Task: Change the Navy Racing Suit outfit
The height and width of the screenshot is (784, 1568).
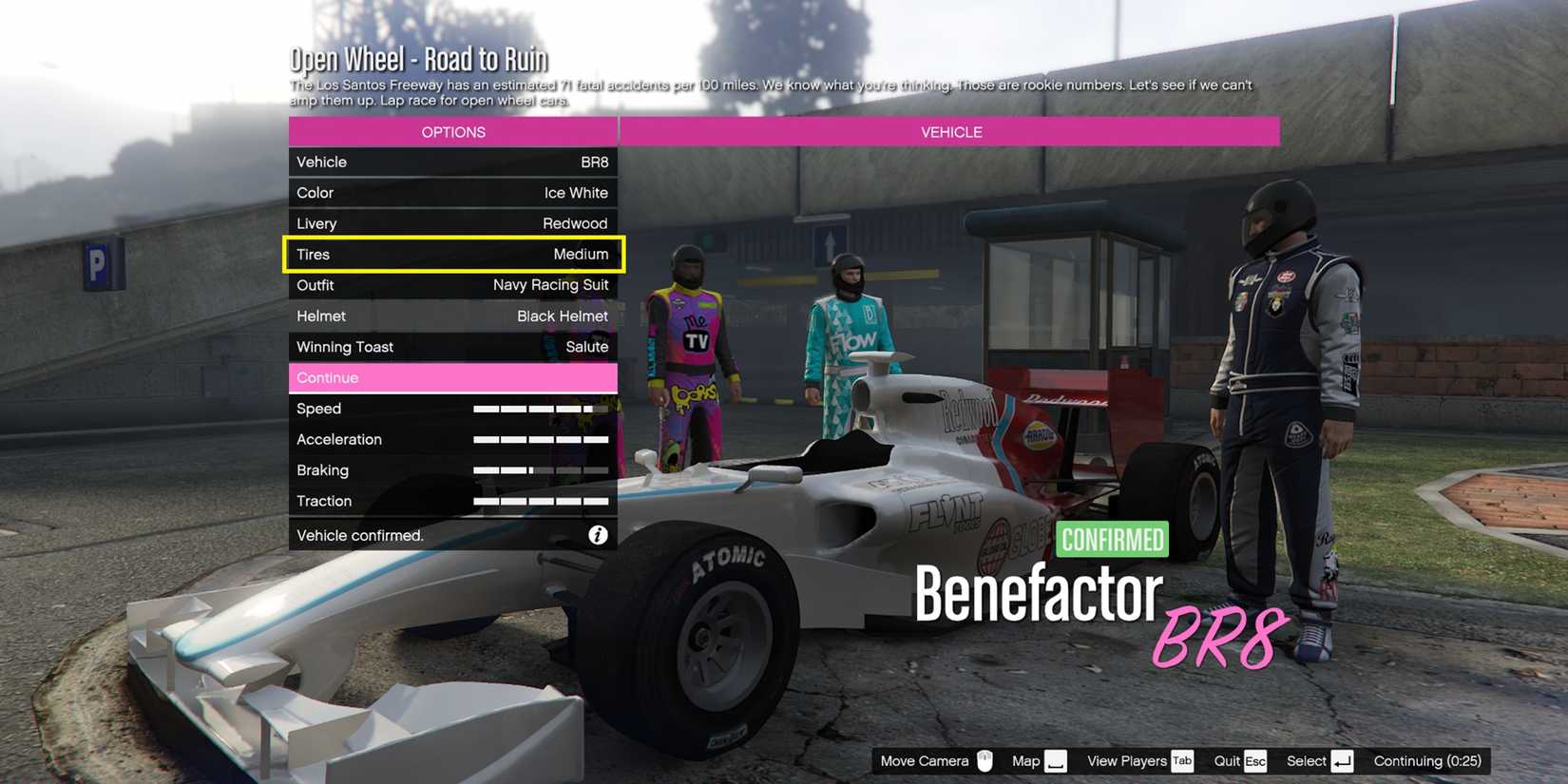Action: [x=453, y=284]
